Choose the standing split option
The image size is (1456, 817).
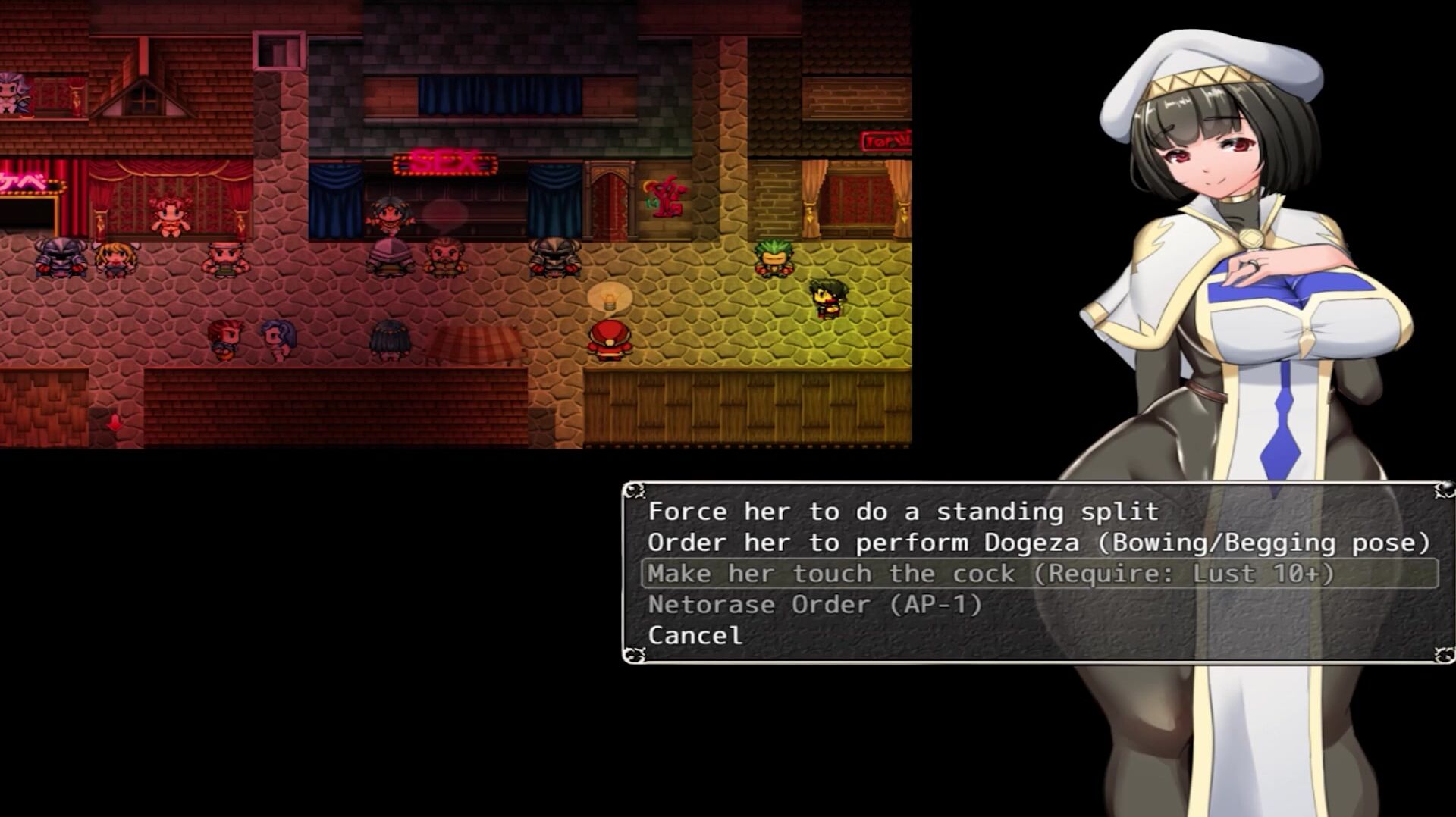(902, 512)
